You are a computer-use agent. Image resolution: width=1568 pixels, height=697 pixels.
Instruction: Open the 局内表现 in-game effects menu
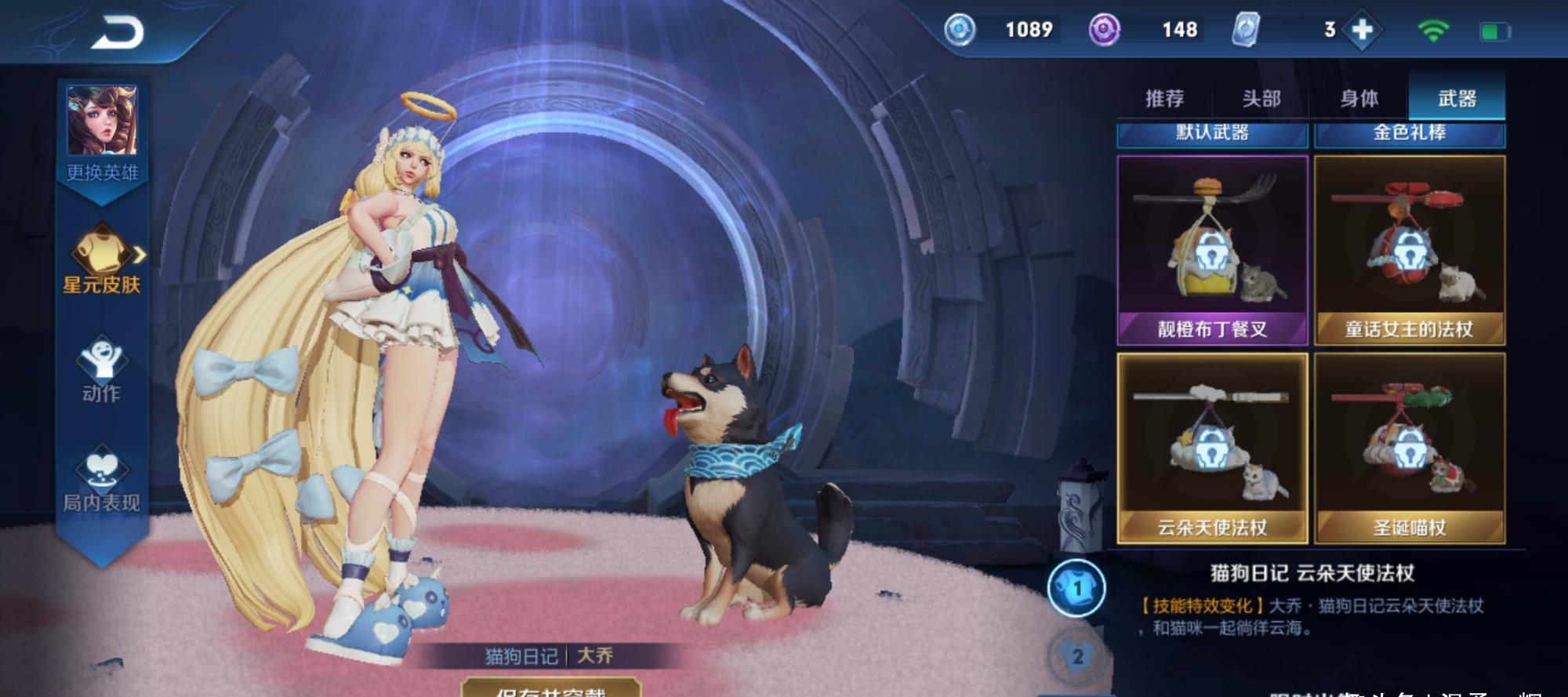click(102, 480)
